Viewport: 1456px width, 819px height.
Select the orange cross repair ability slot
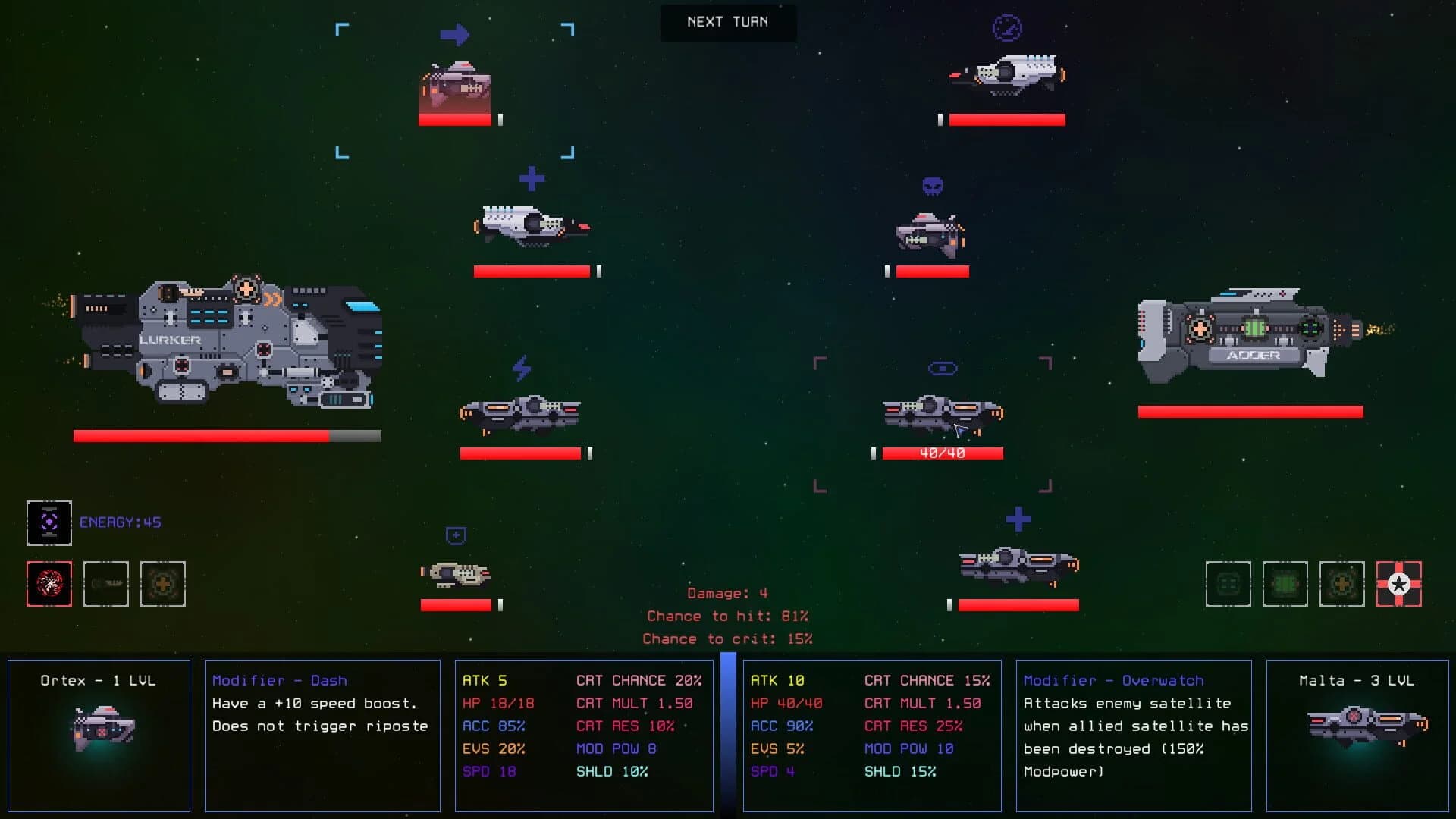tap(163, 584)
